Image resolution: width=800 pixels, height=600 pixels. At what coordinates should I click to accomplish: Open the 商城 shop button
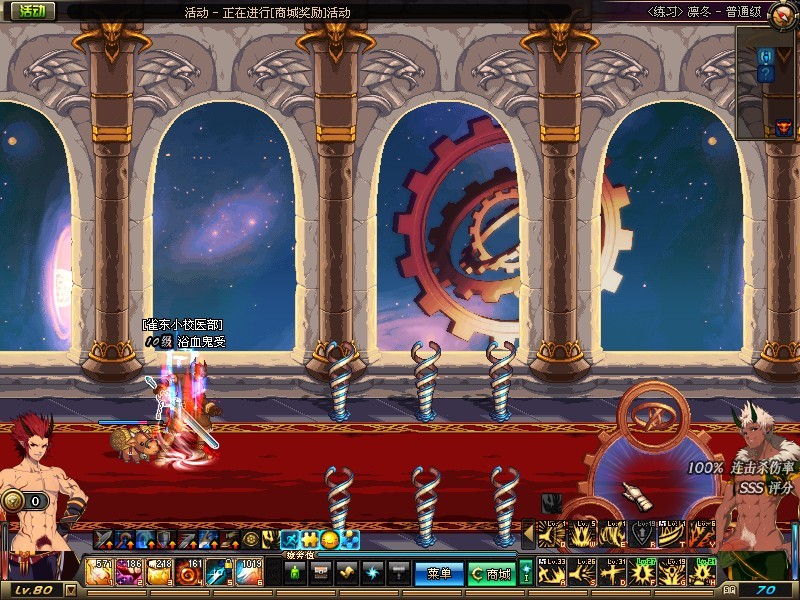(491, 574)
